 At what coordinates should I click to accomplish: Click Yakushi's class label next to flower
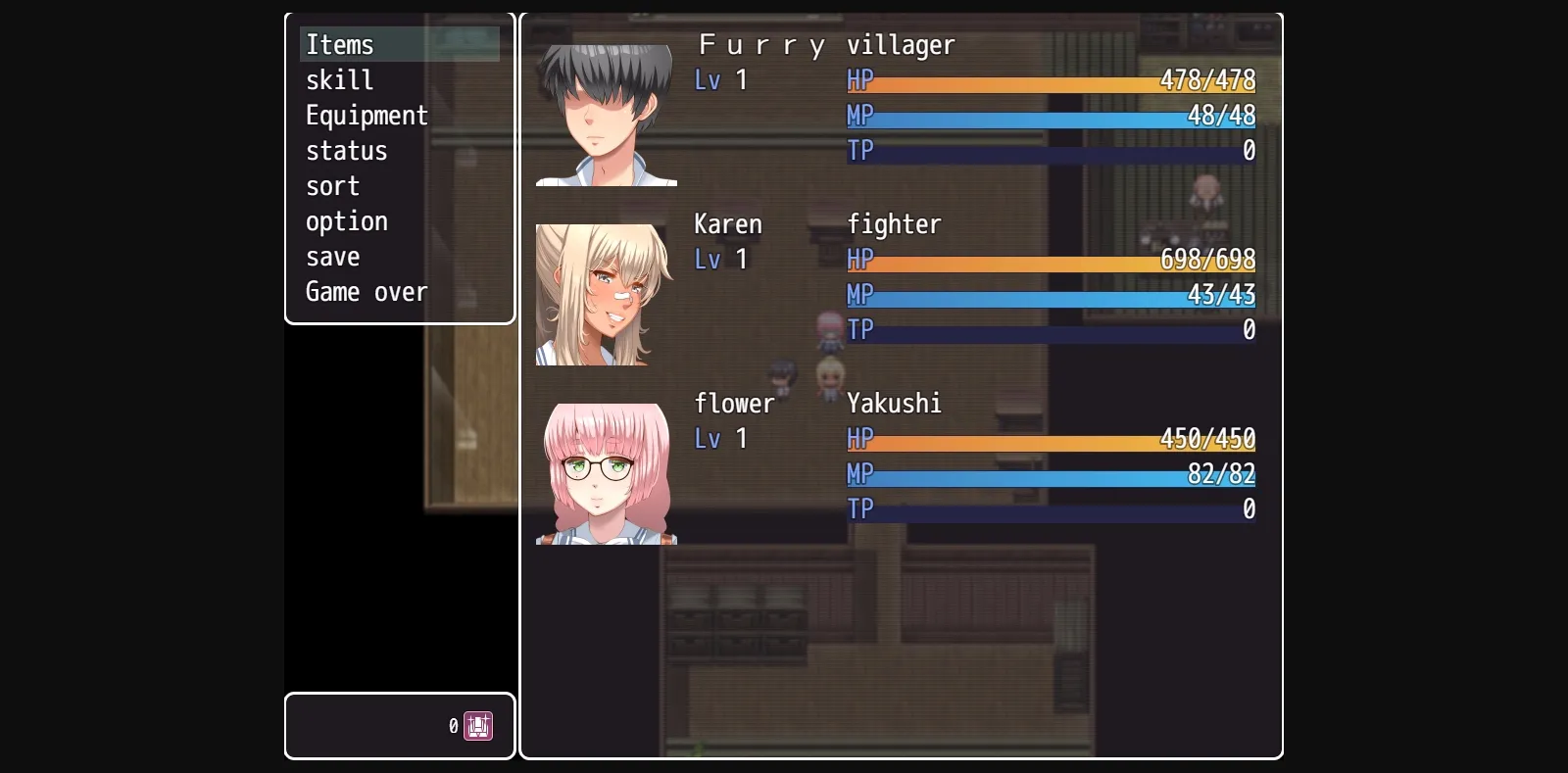coord(893,403)
